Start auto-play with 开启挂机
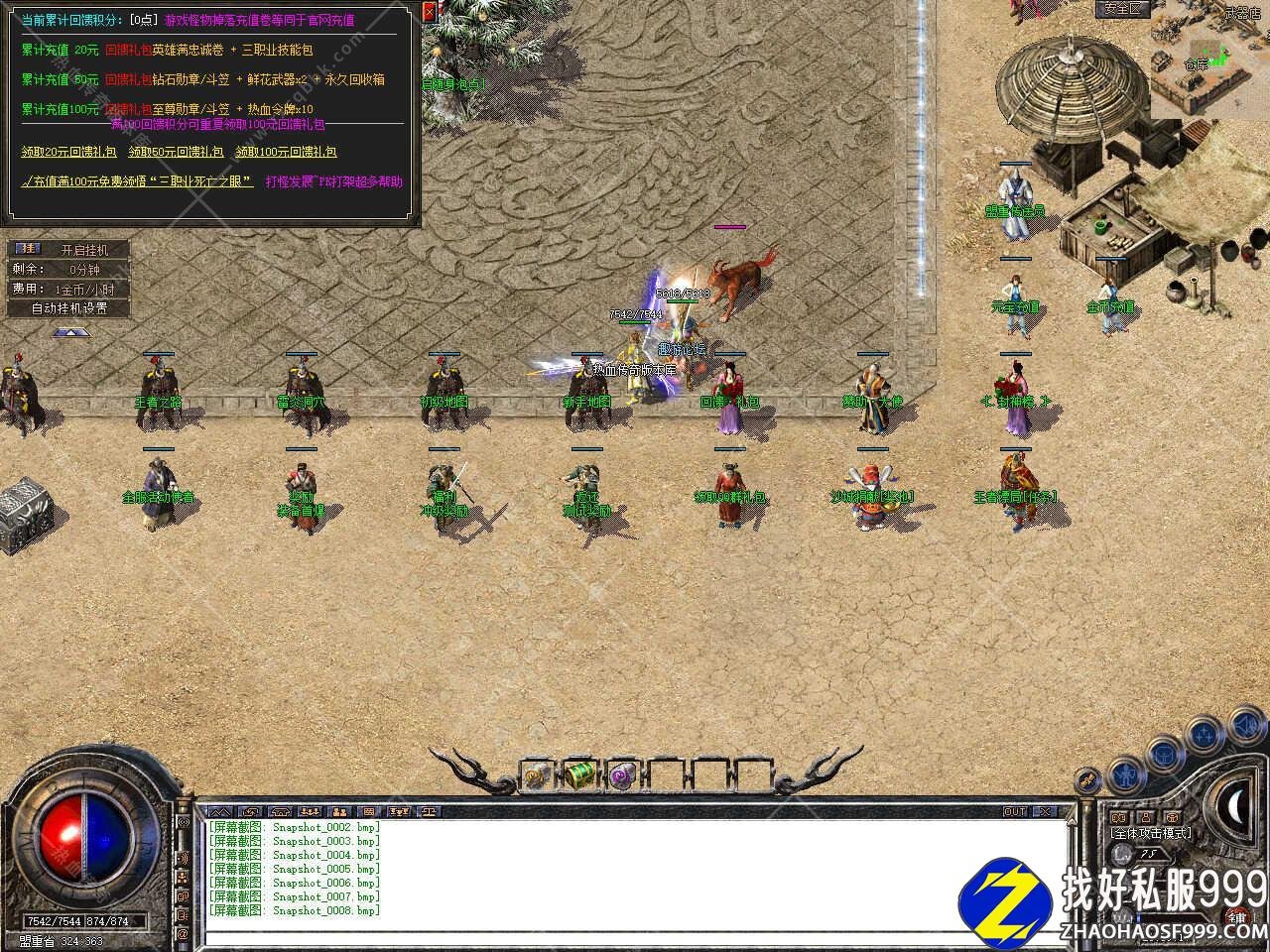The width and height of the screenshot is (1270, 952). pyautogui.click(x=83, y=250)
